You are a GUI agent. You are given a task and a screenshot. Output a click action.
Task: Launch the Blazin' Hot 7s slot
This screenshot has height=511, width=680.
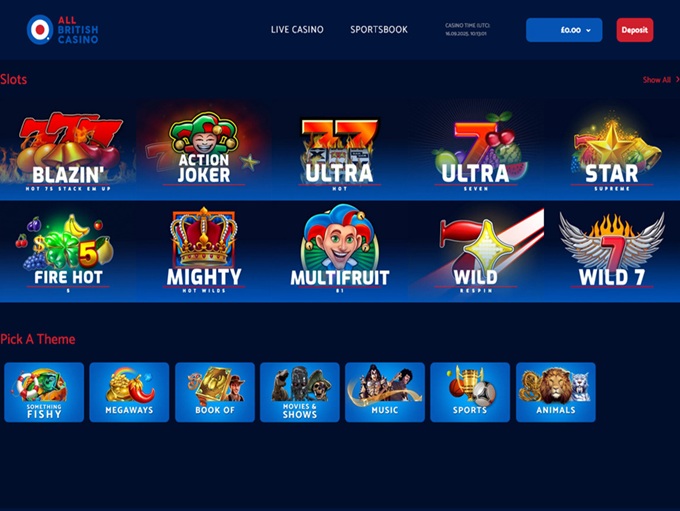coord(69,150)
